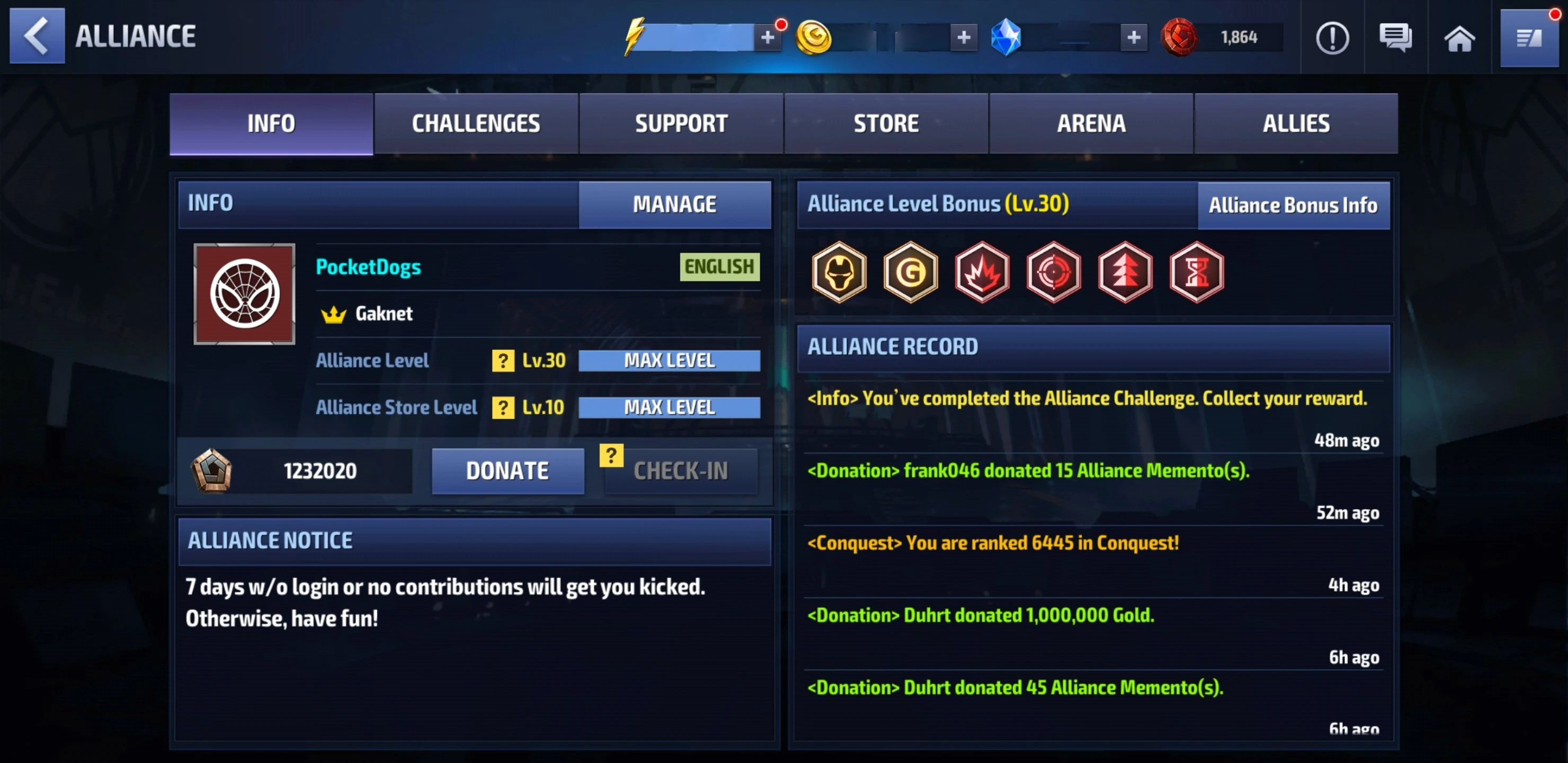Viewport: 1568px width, 763px height.
Task: Select the crosshair target bonus hexagon
Action: [1054, 273]
